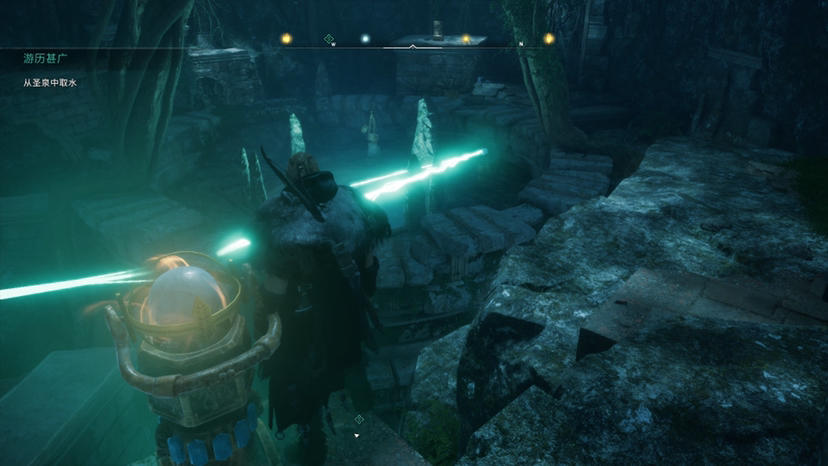Click the green diamond quest marker on compass
Viewport: 828px width, 466px height.
tap(329, 39)
